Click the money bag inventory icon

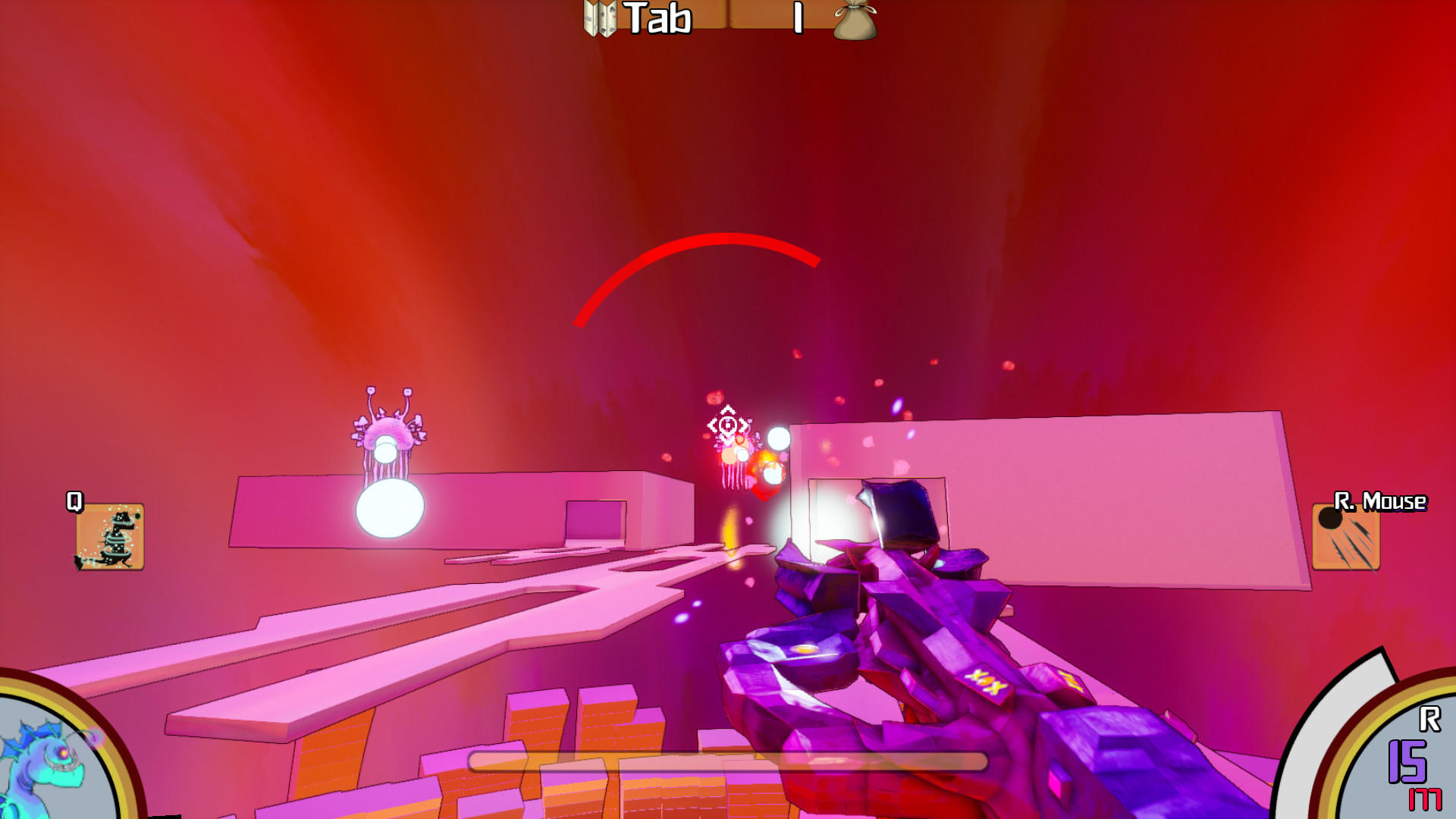[x=854, y=20]
